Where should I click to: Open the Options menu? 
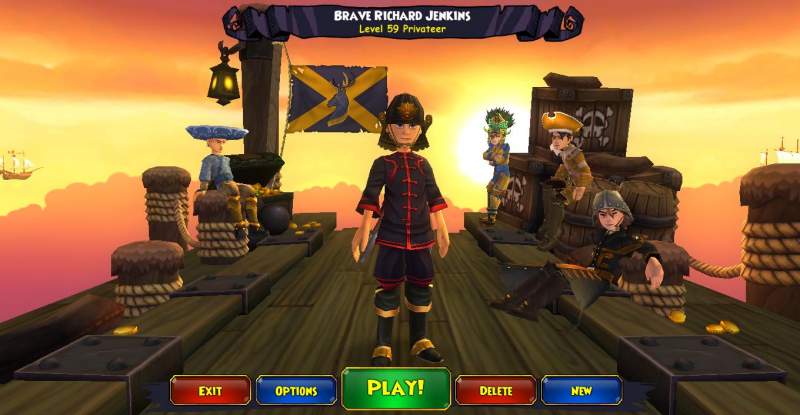point(296,390)
